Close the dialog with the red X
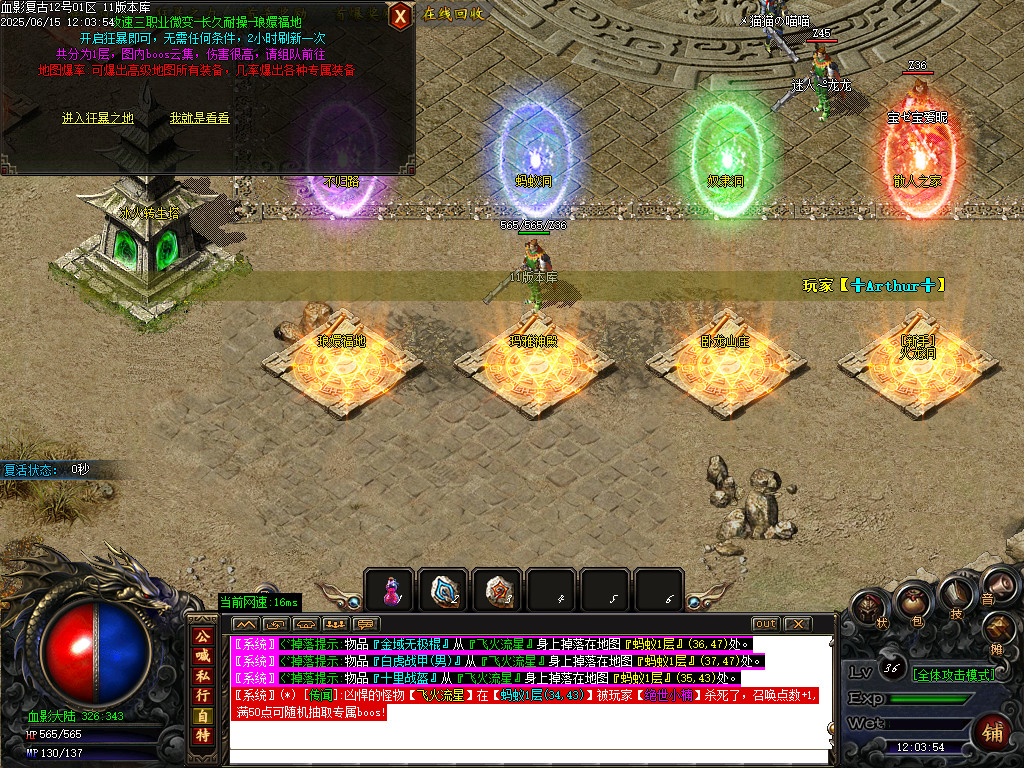This screenshot has width=1024, height=768. [399, 16]
